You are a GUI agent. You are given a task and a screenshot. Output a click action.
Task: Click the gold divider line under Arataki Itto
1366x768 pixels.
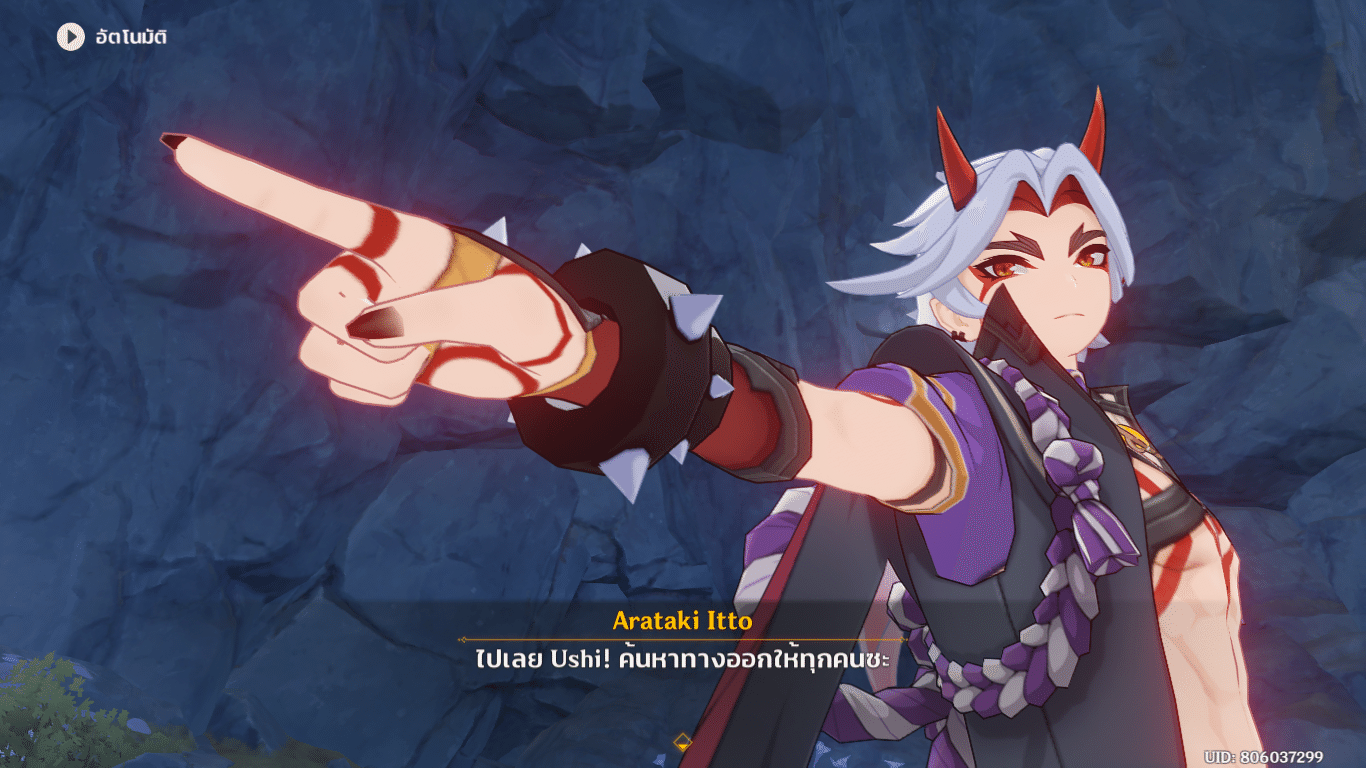pyautogui.click(x=682, y=639)
